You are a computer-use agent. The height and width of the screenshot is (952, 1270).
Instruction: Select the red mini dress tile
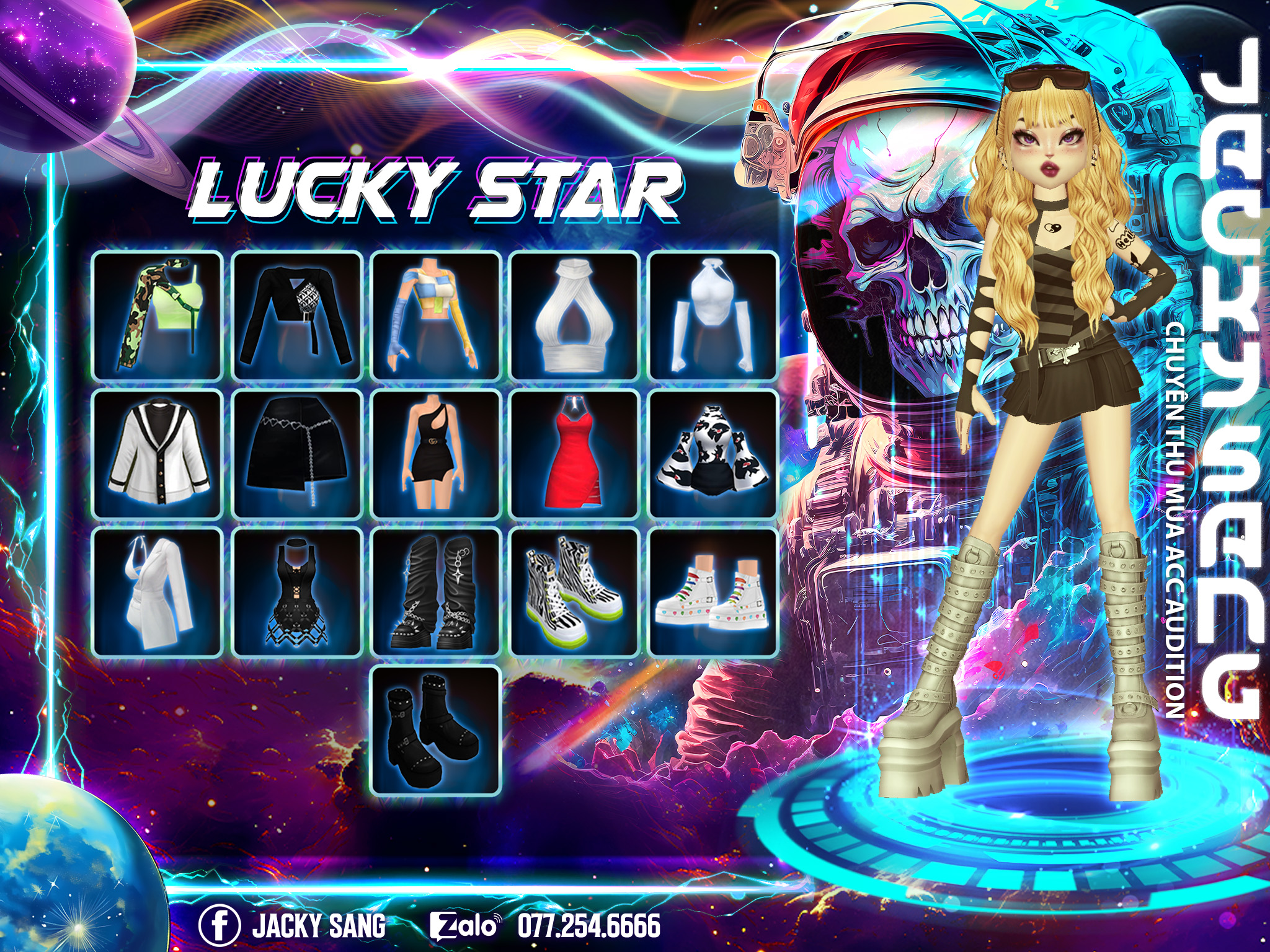pos(575,454)
